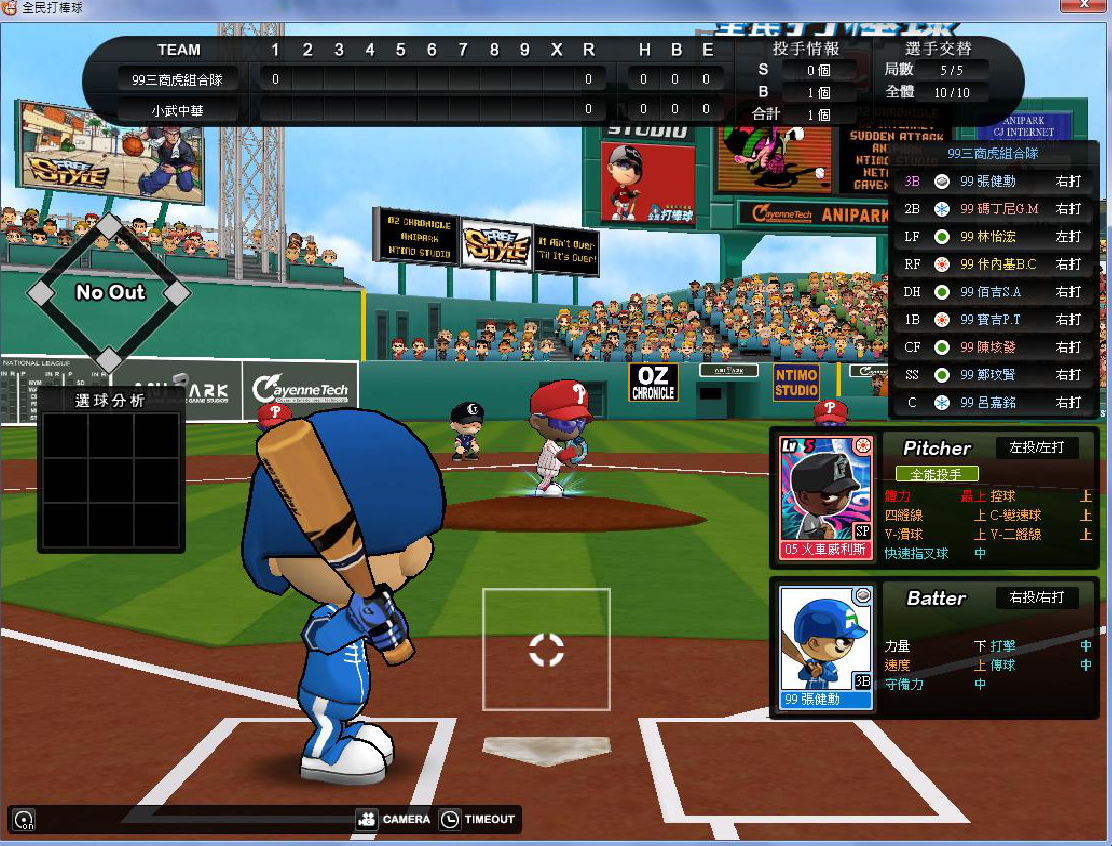The height and width of the screenshot is (846, 1112).
Task: Open the 選手交替 player substitution panel
Action: pyautogui.click(x=938, y=48)
